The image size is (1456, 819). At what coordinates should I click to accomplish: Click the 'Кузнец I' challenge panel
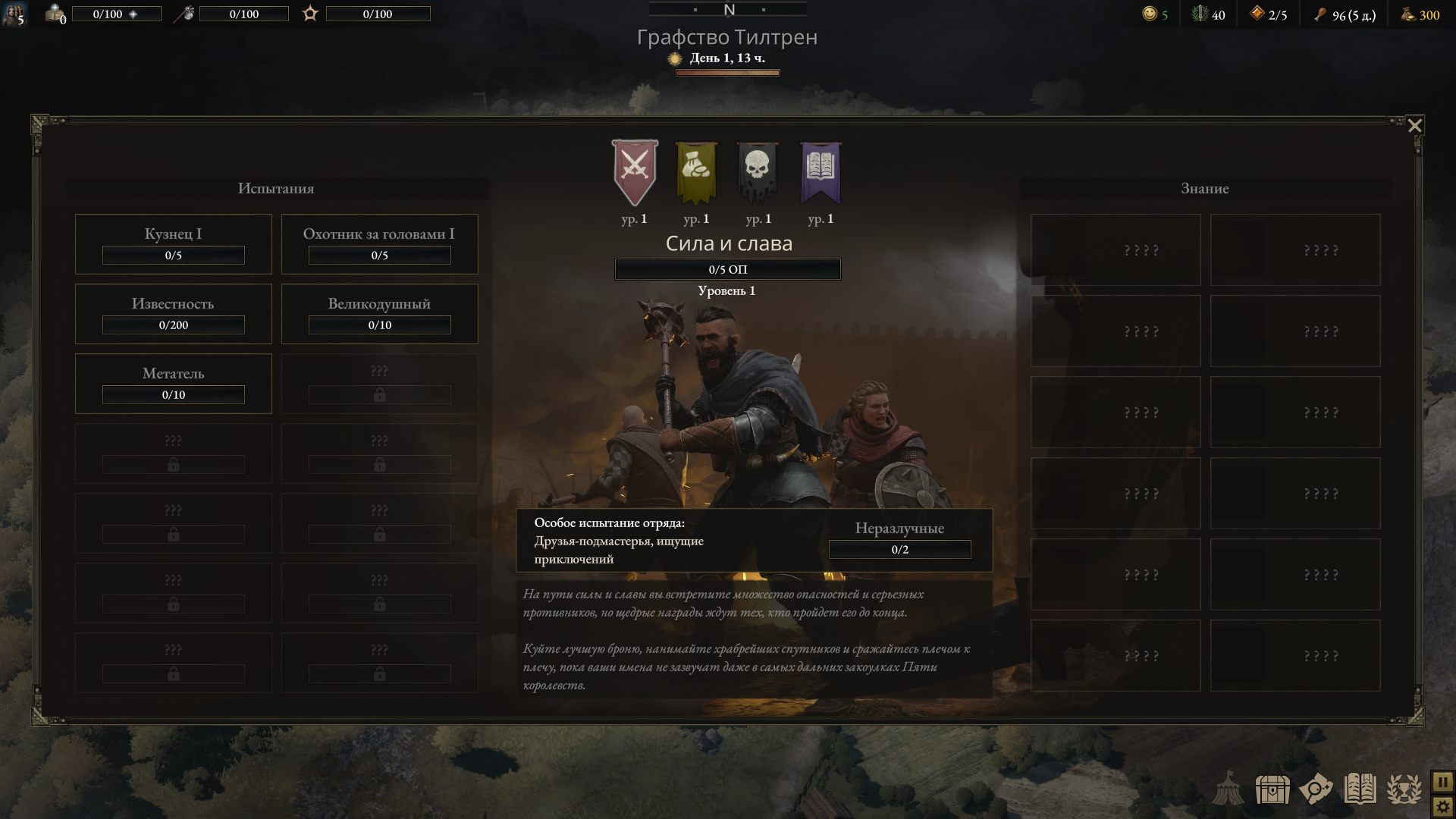tap(173, 243)
